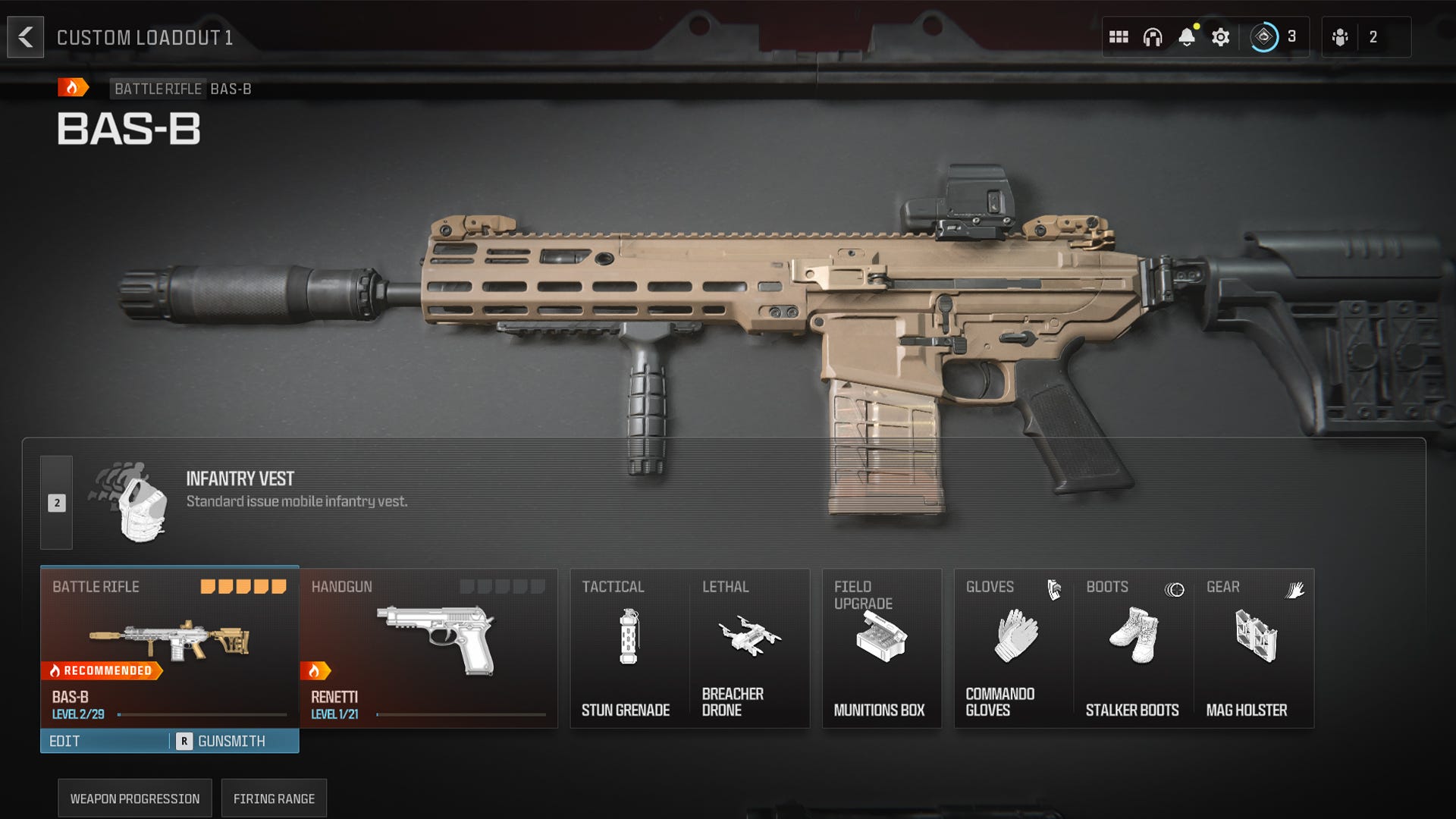Enter the Firing Range
This screenshot has height=819, width=1456.
tap(274, 798)
